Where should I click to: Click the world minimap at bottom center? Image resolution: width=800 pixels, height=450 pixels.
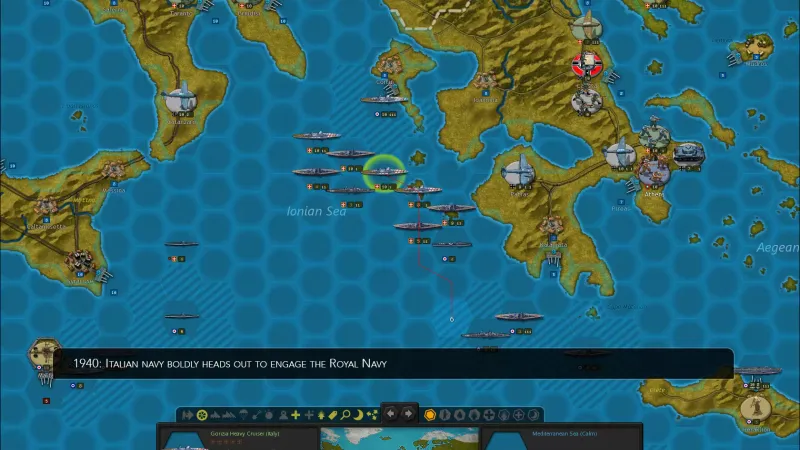[x=400, y=439]
